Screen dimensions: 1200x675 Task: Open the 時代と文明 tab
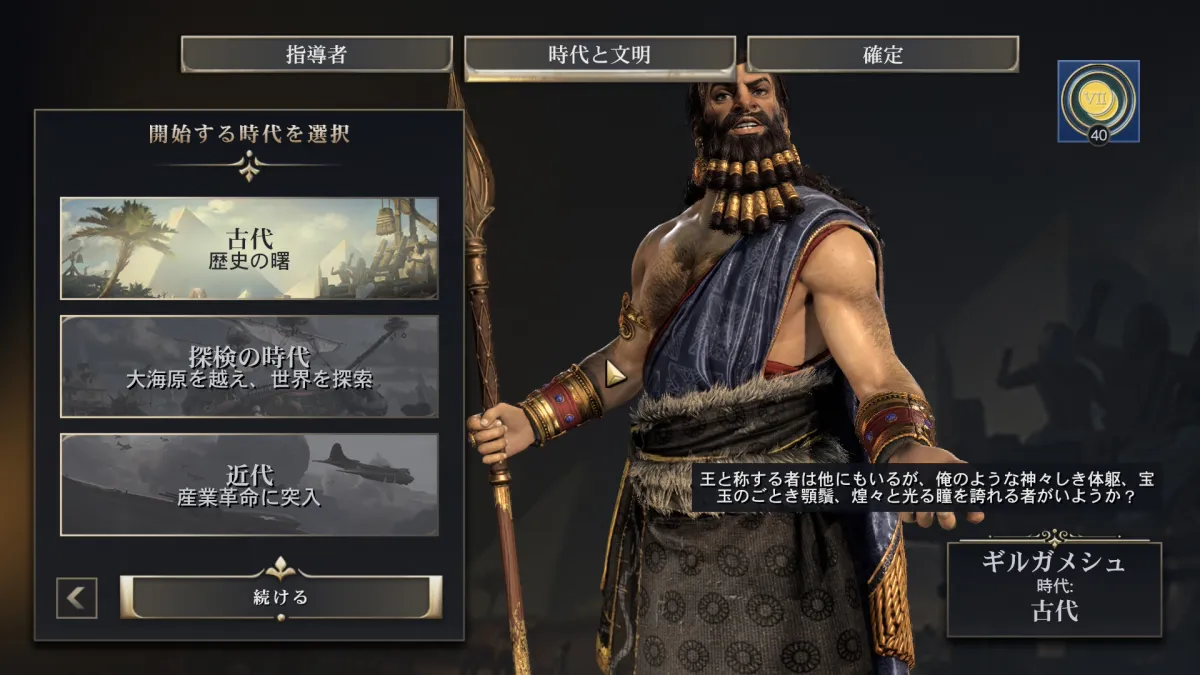coord(600,56)
